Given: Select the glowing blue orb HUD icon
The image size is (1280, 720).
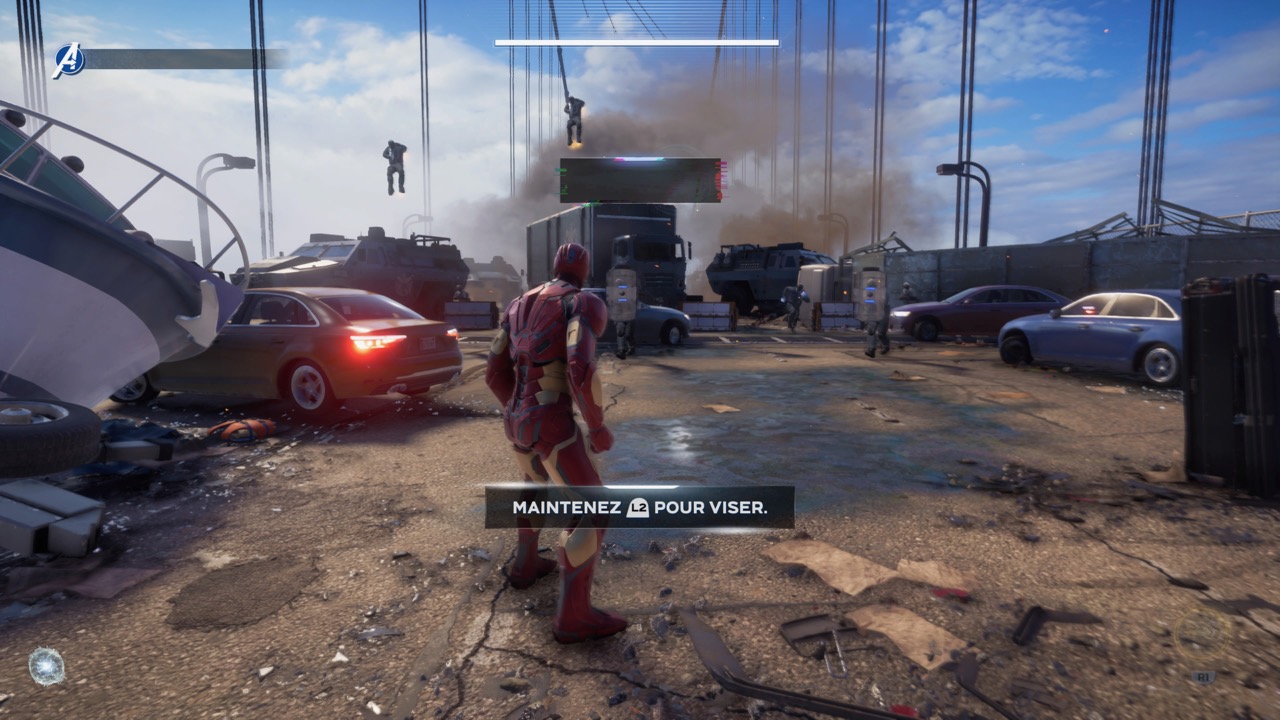Looking at the screenshot, I should pyautogui.click(x=46, y=666).
